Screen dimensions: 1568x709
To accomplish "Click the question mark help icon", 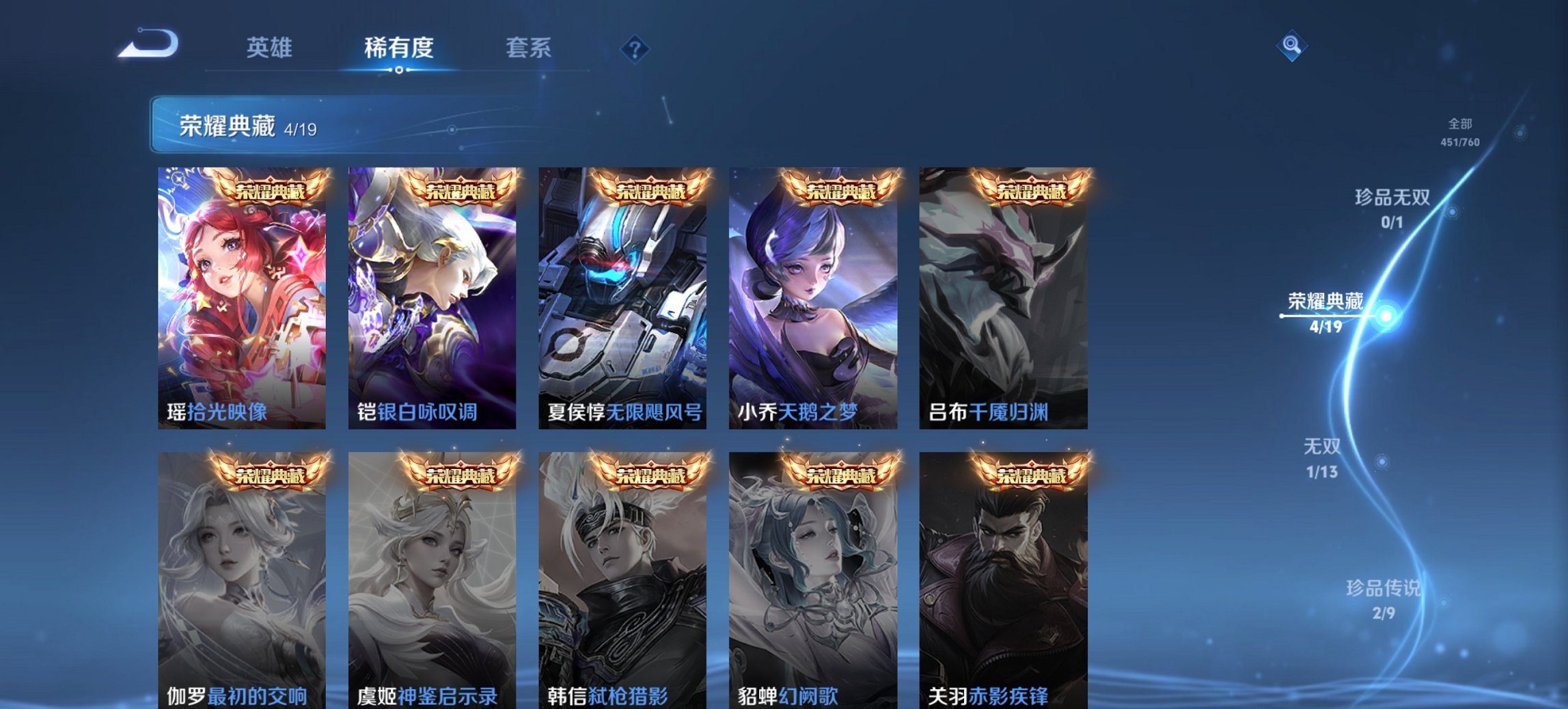I will (635, 50).
